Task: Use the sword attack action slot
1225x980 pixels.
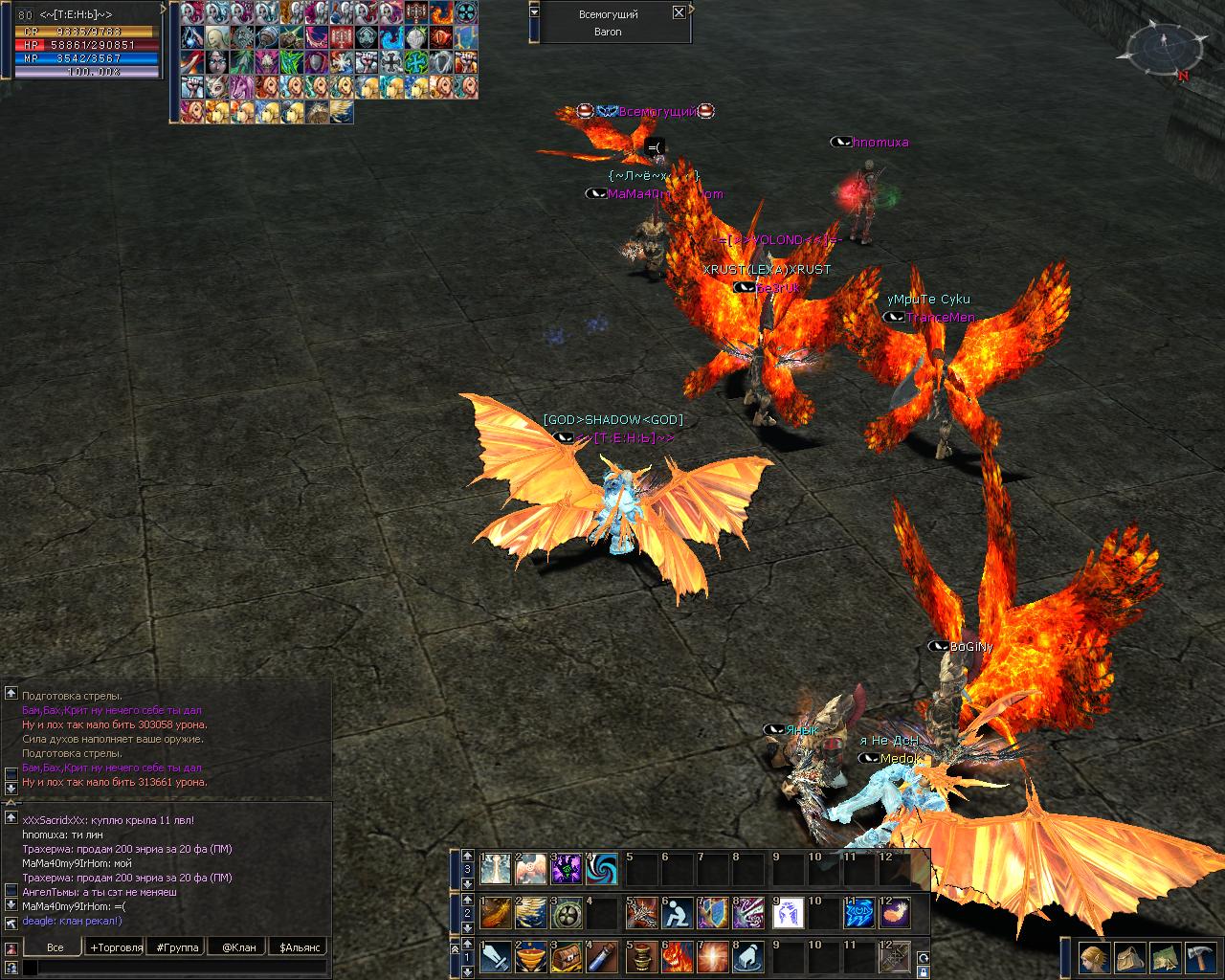Action: [495, 957]
